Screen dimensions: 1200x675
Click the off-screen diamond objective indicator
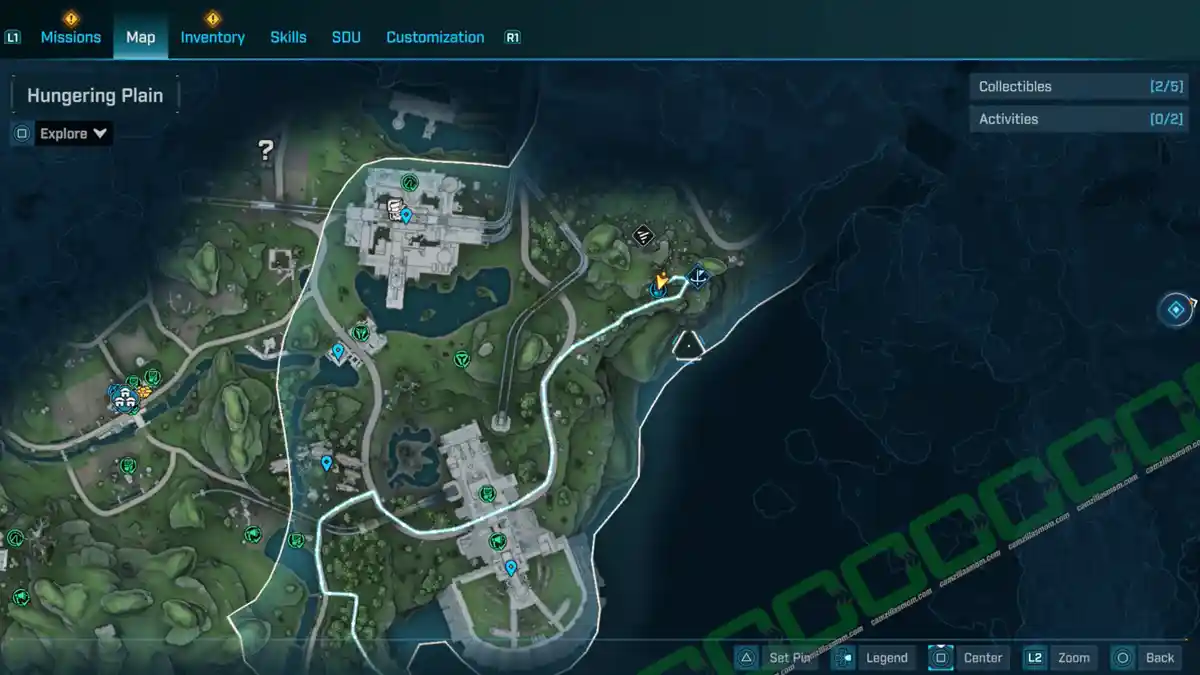tap(1176, 309)
